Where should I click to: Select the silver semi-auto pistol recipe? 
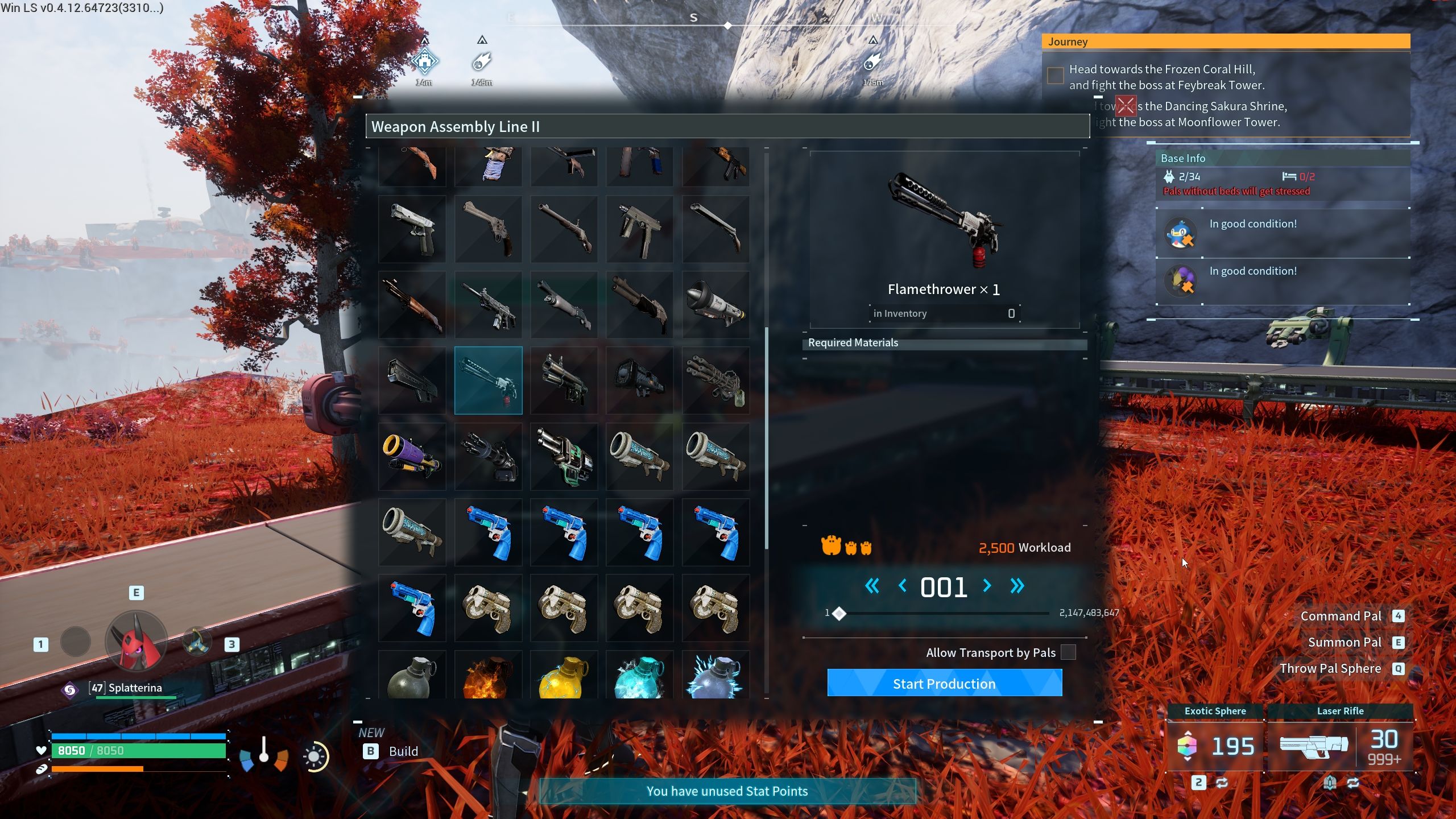click(412, 229)
